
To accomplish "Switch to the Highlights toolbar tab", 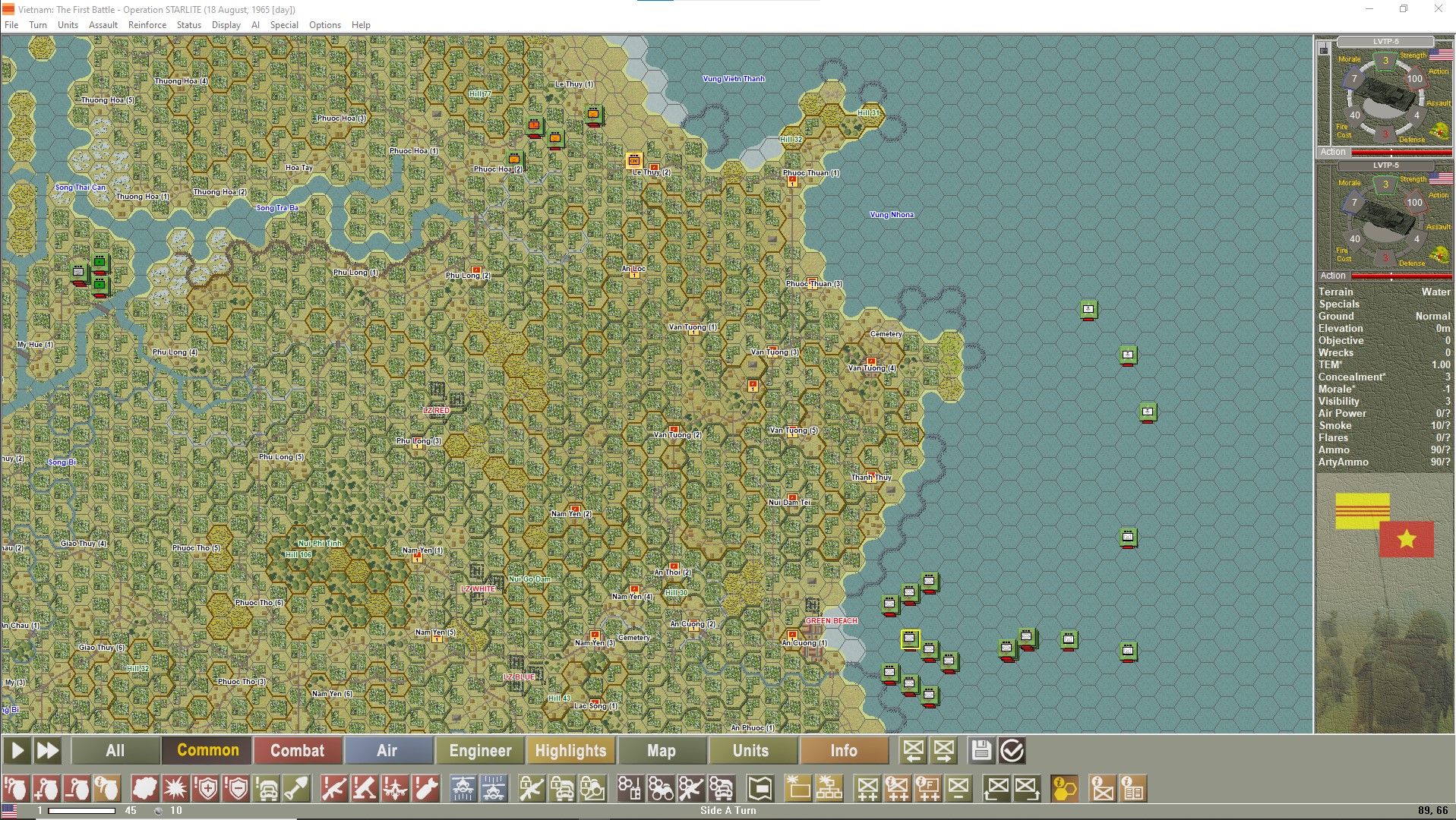I will click(571, 750).
